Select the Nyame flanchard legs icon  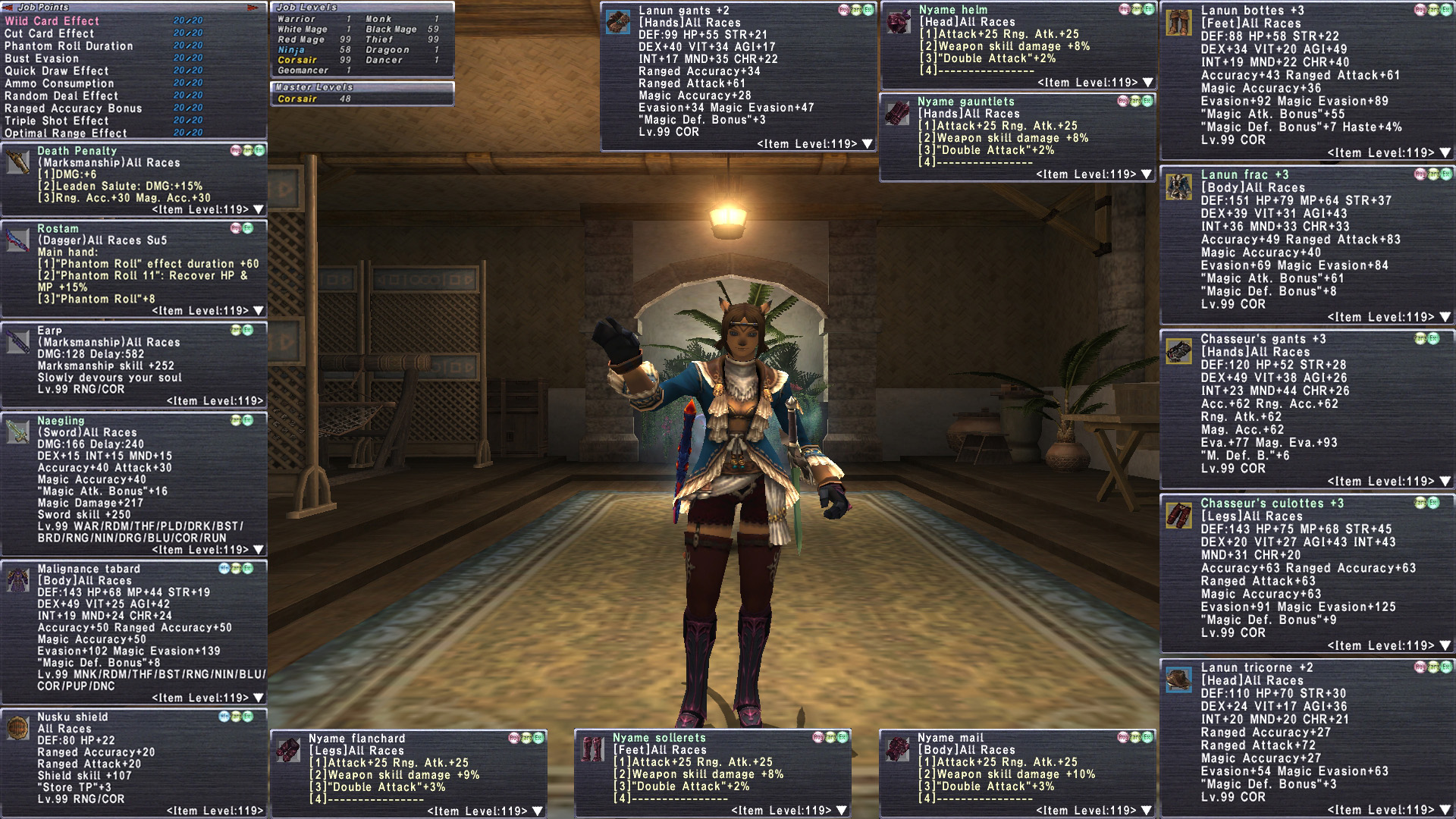288,750
